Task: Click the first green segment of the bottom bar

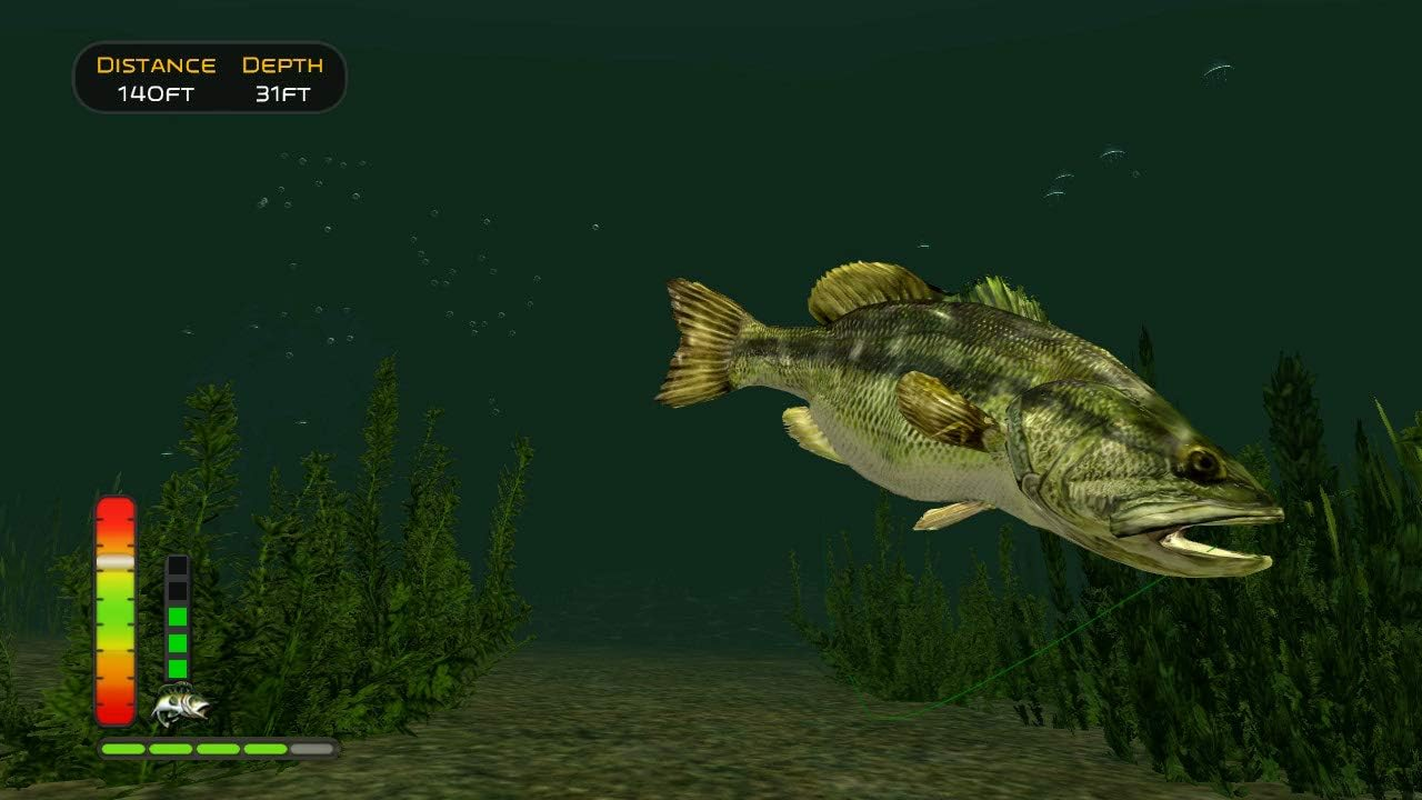Action: (123, 748)
